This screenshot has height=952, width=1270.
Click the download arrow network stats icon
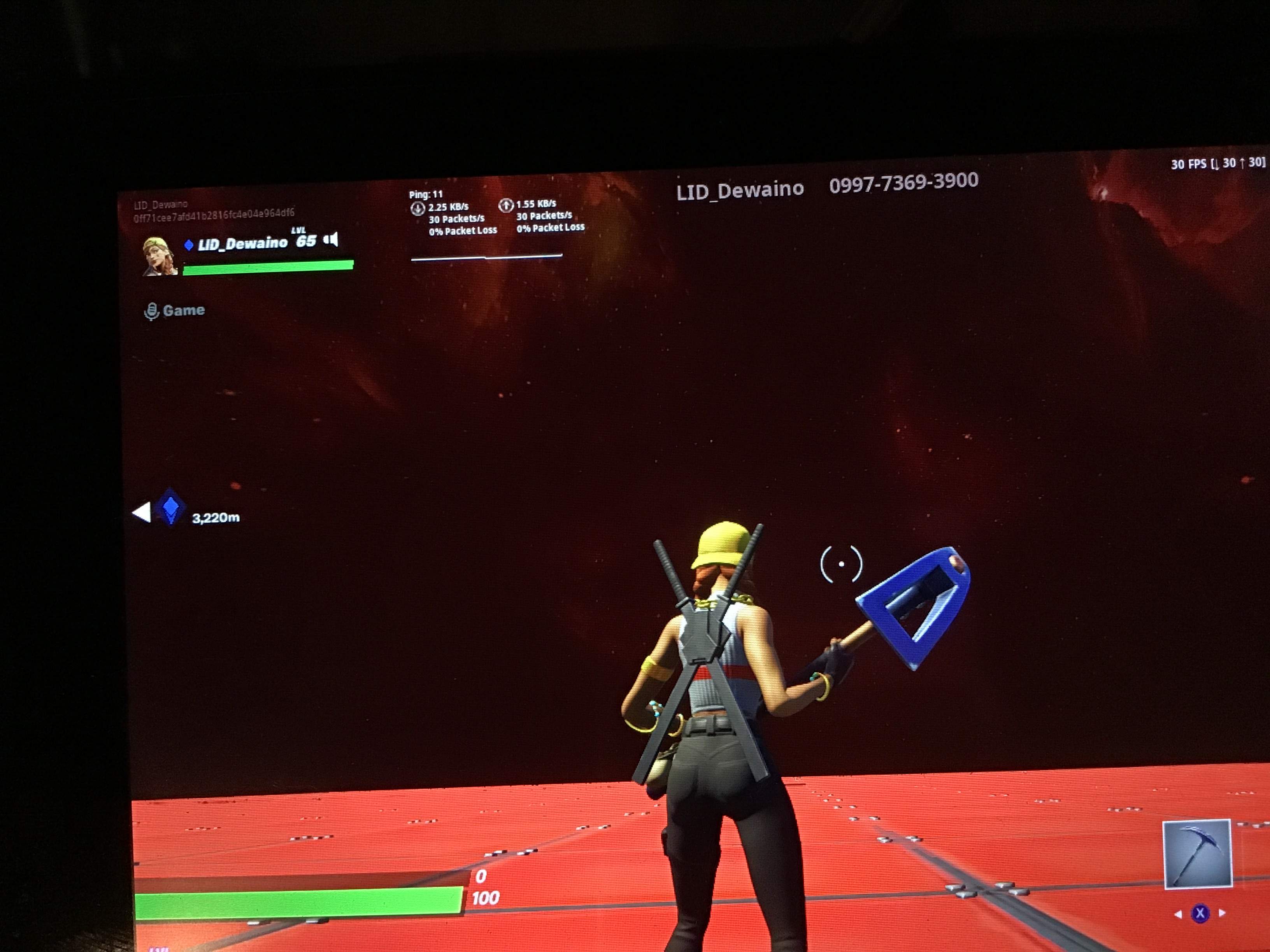(x=418, y=208)
